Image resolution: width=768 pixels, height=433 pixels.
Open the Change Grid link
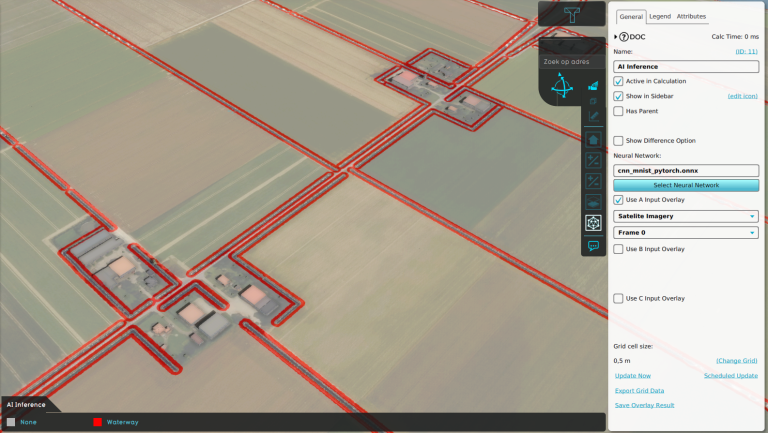[736, 360]
